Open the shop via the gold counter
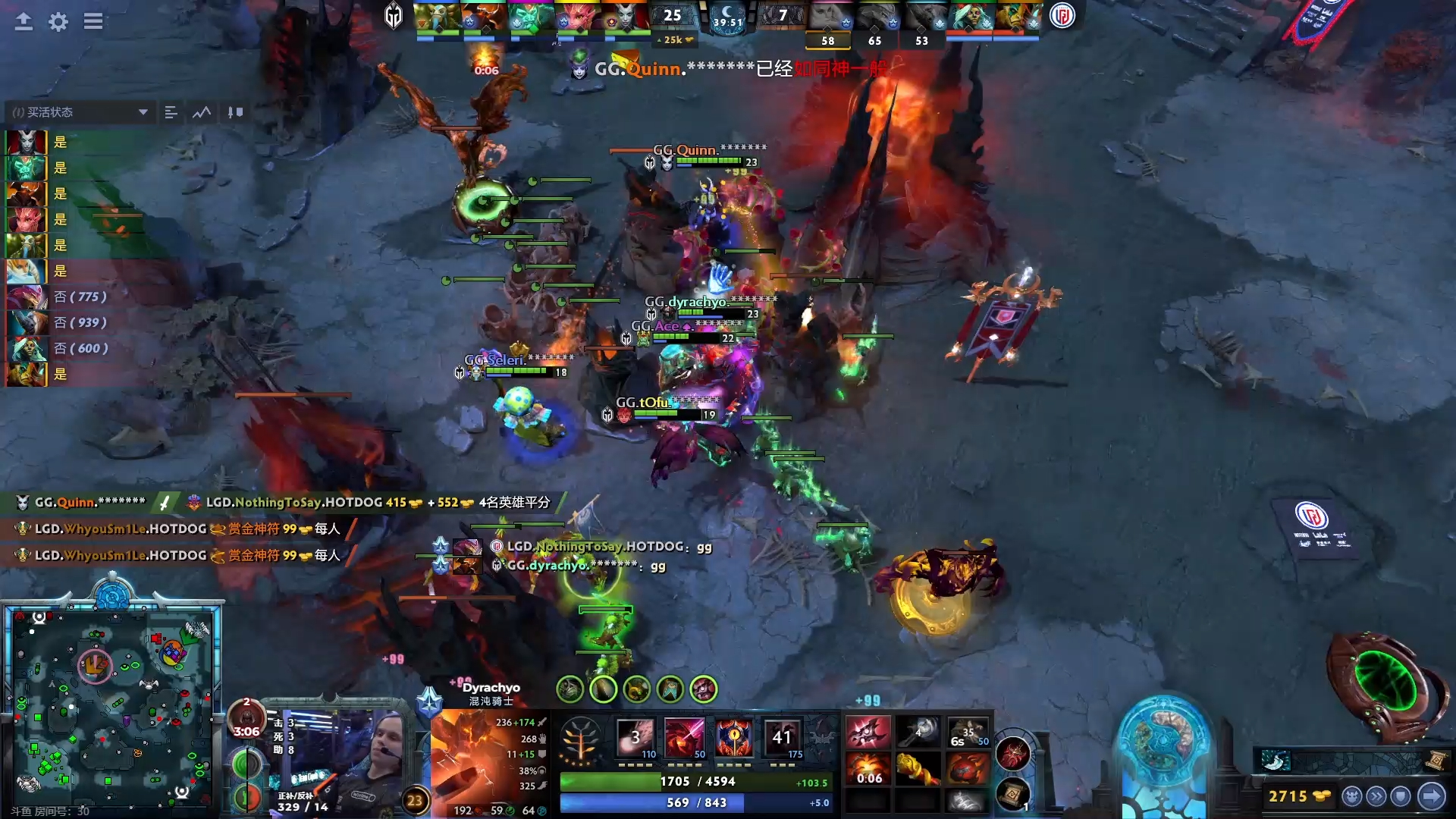1456x819 pixels. (1298, 796)
